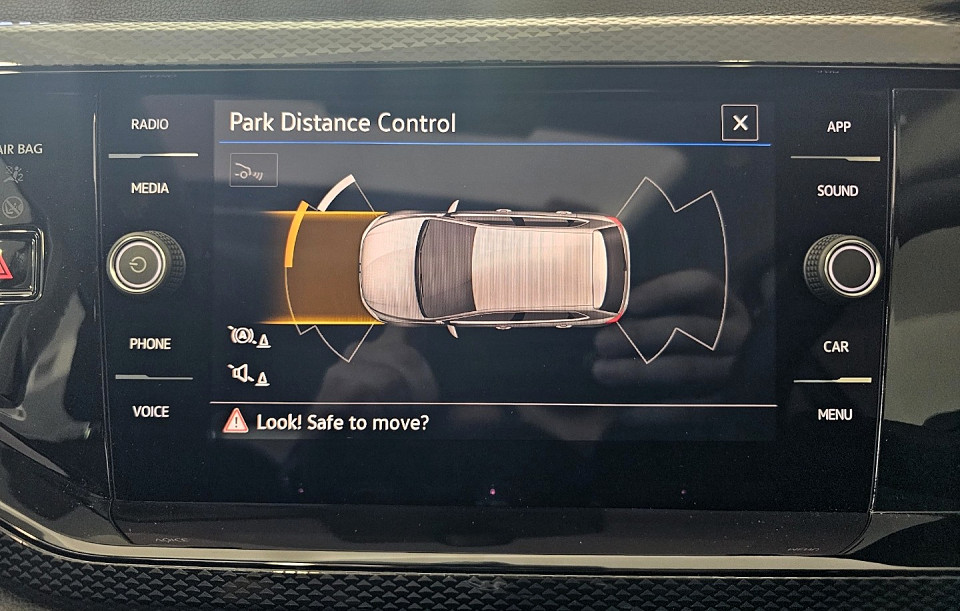This screenshot has width=960, height=611.
Task: Go to the main MENU
Action: 835,414
